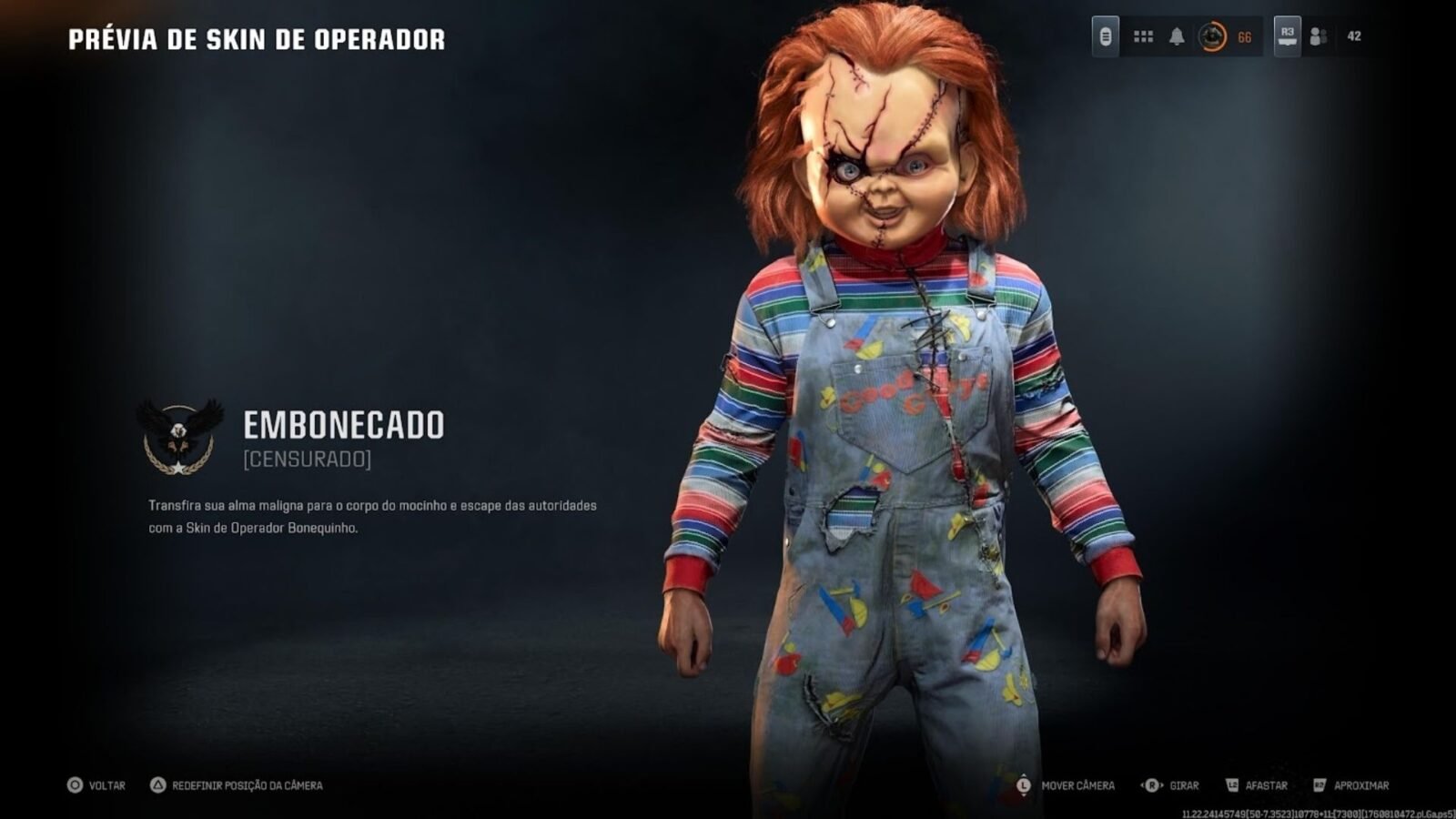
Task: Click the triangle Redefinir Câmera icon
Action: pyautogui.click(x=157, y=784)
